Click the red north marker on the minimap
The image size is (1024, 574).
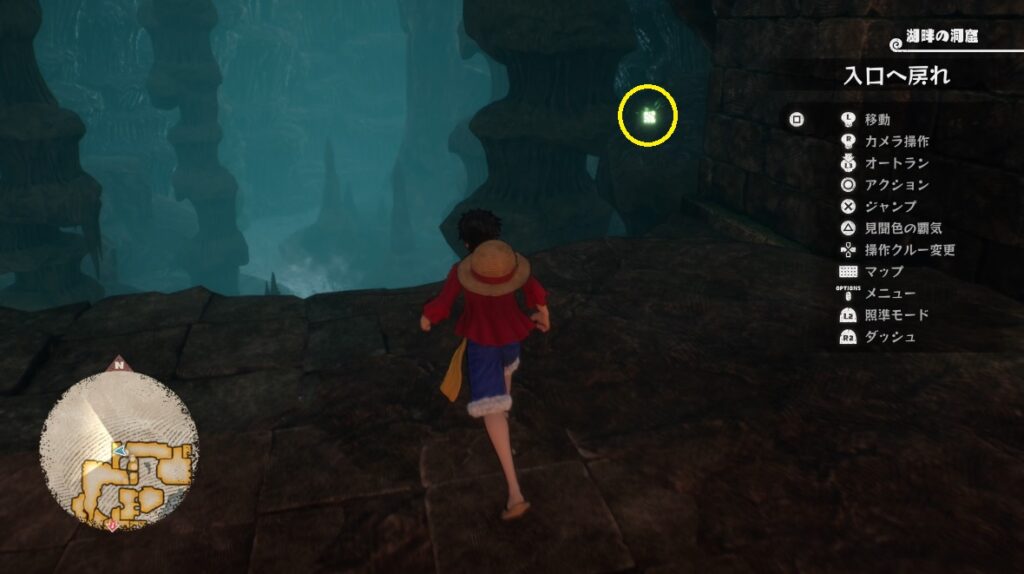click(x=120, y=365)
